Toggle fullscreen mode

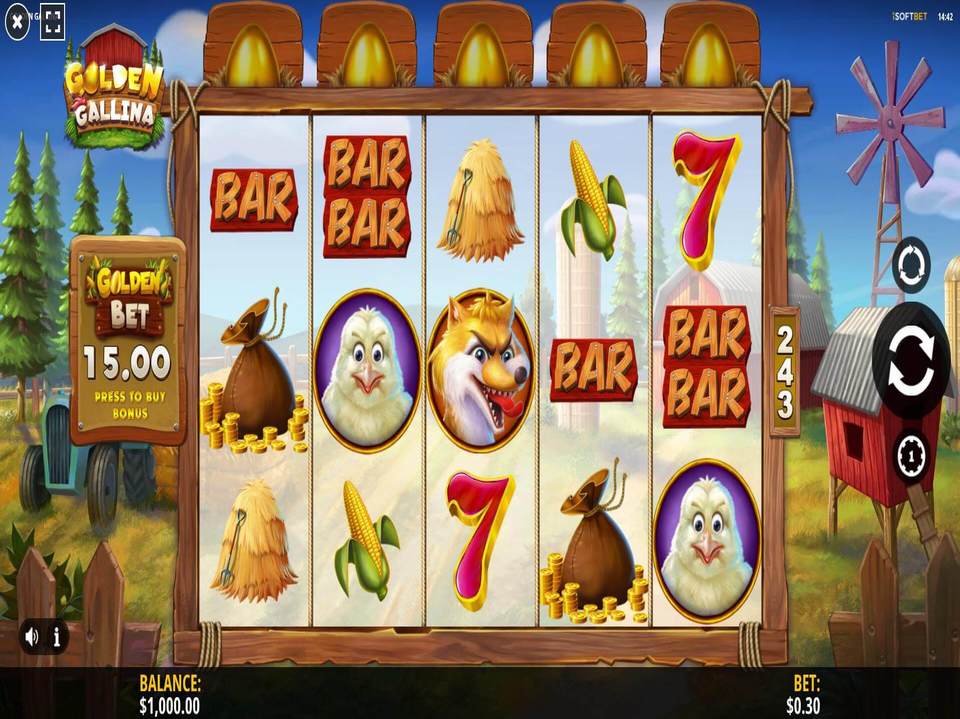click(x=53, y=20)
